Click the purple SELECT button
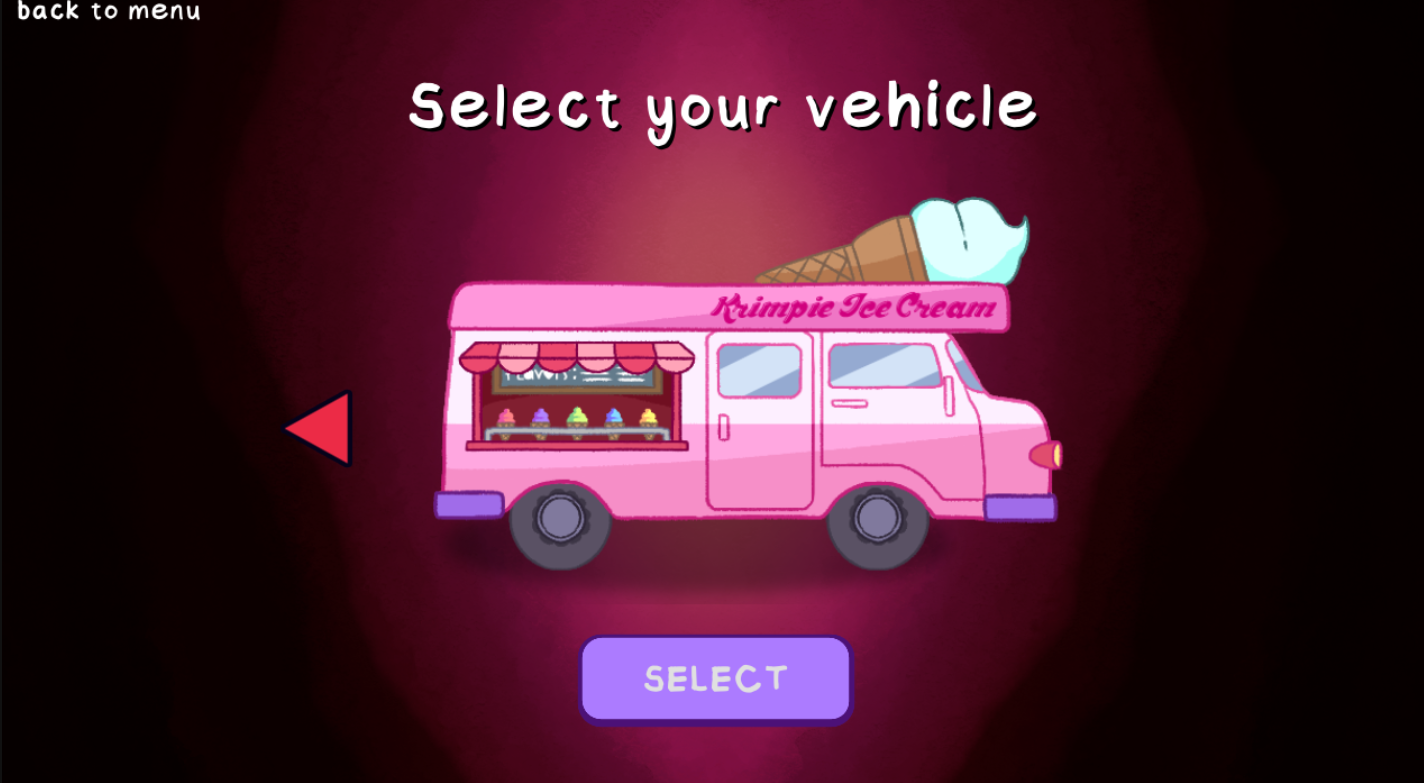Screen dimensions: 1424x783 715,679
